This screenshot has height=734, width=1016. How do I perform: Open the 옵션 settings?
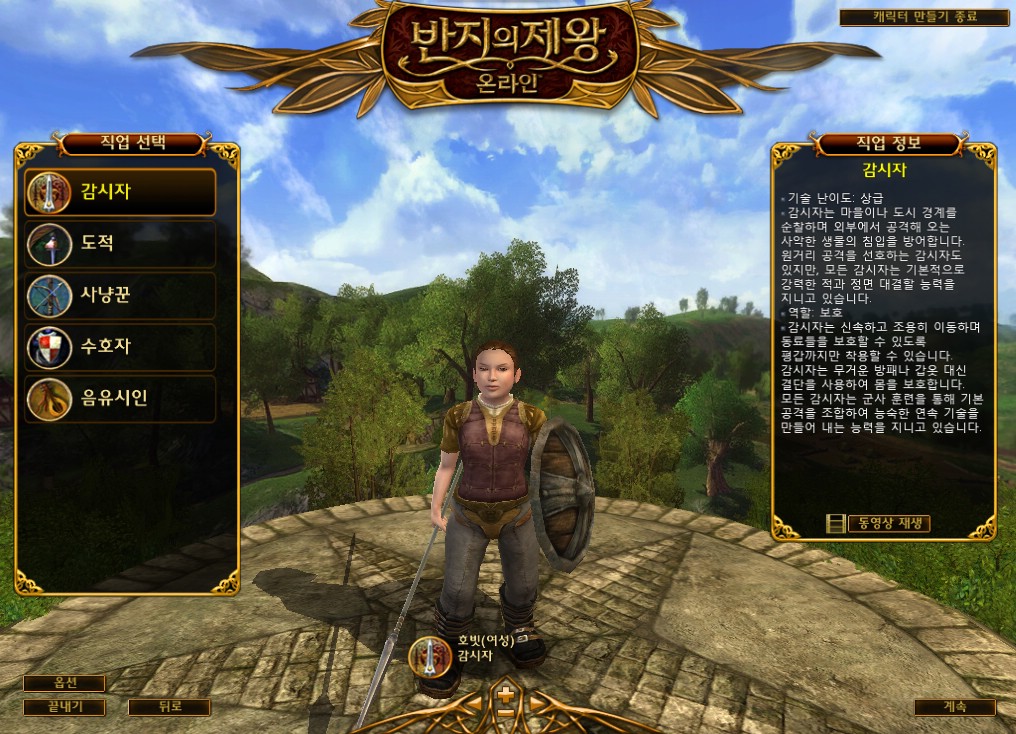point(64,683)
